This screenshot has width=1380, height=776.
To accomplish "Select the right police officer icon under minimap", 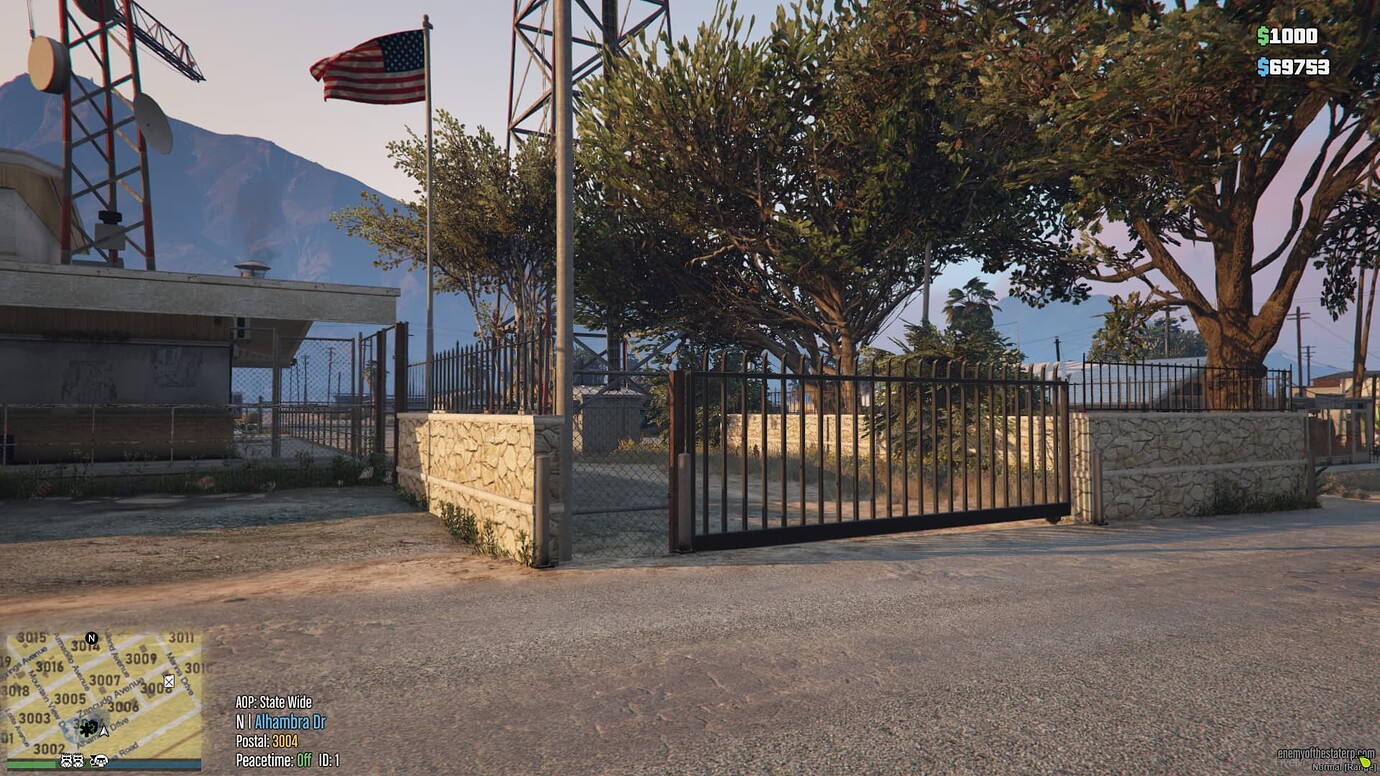I will [78, 761].
